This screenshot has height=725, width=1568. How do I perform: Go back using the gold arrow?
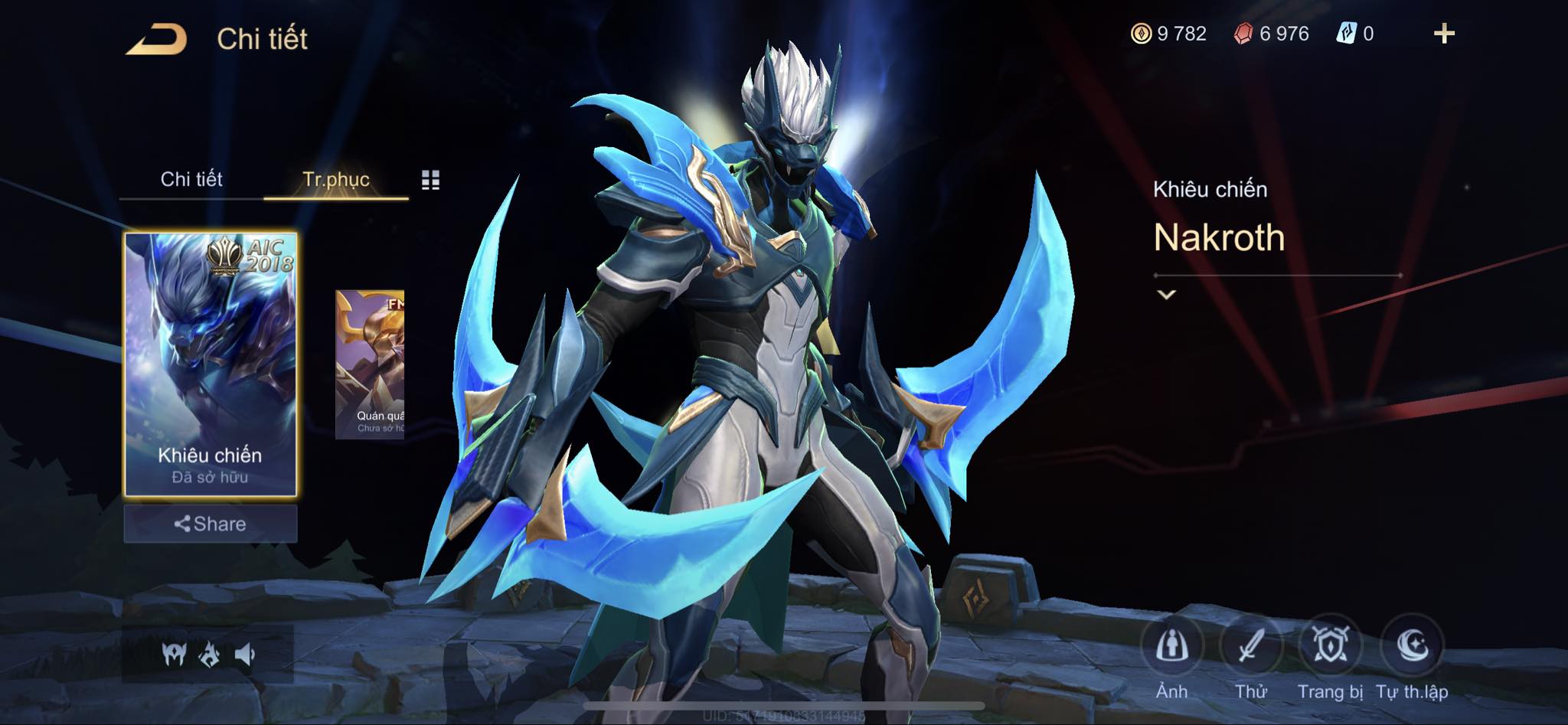(x=157, y=40)
